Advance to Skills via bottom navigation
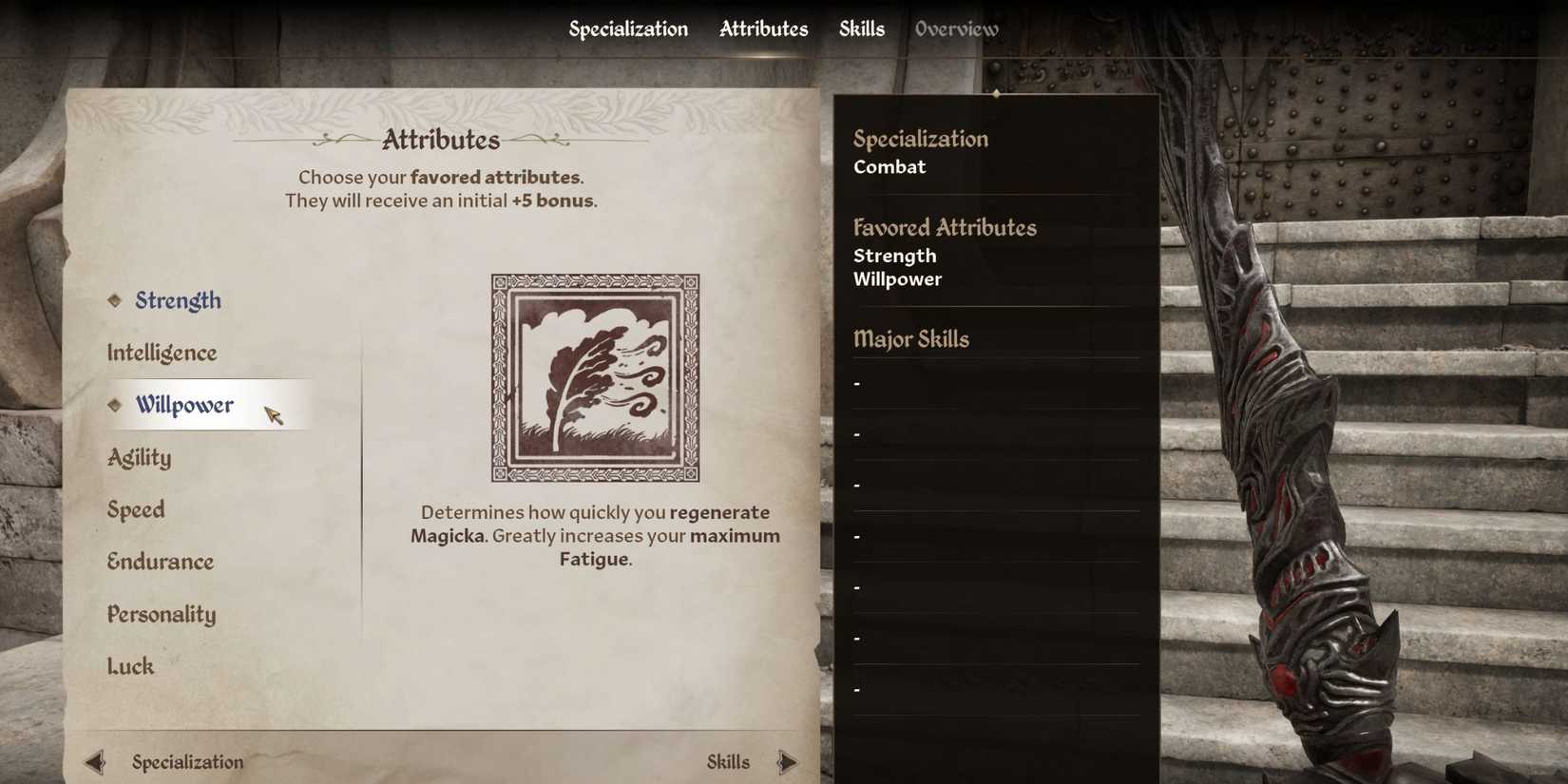The height and width of the screenshot is (784, 1568). click(x=729, y=761)
